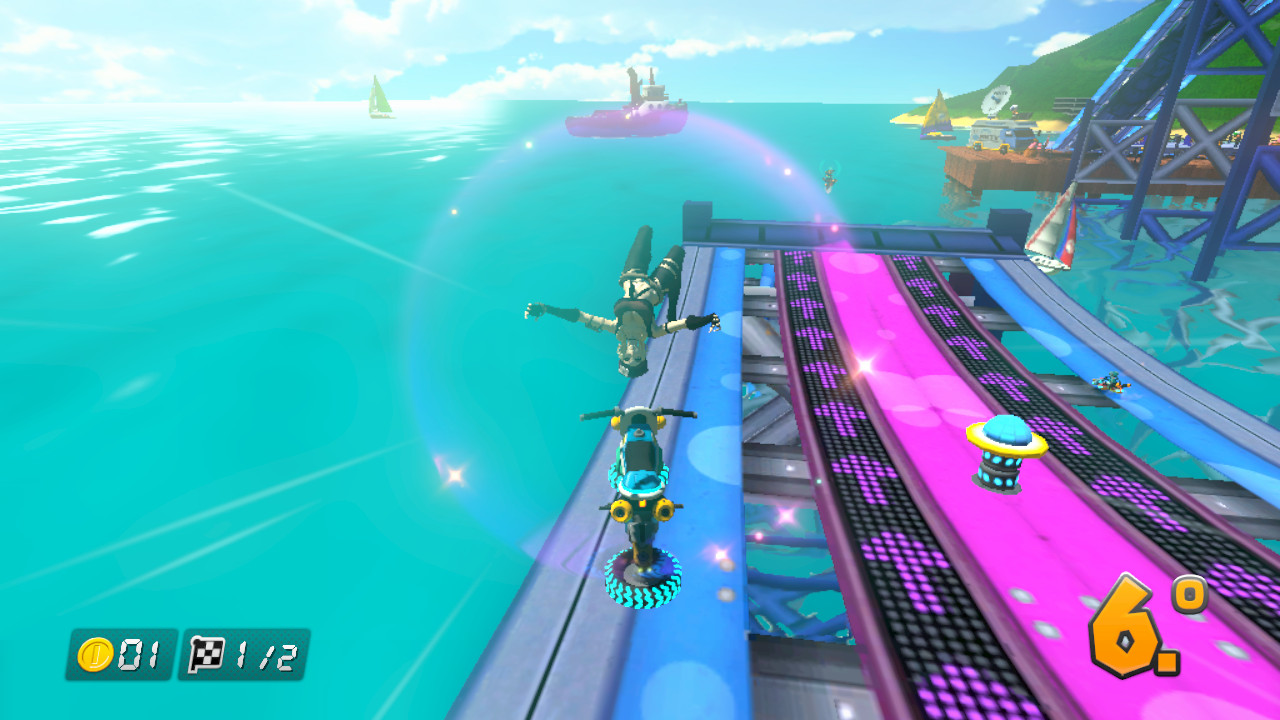Click the rival racer ahead in the water
1280x720 pixels.
coord(830,178)
